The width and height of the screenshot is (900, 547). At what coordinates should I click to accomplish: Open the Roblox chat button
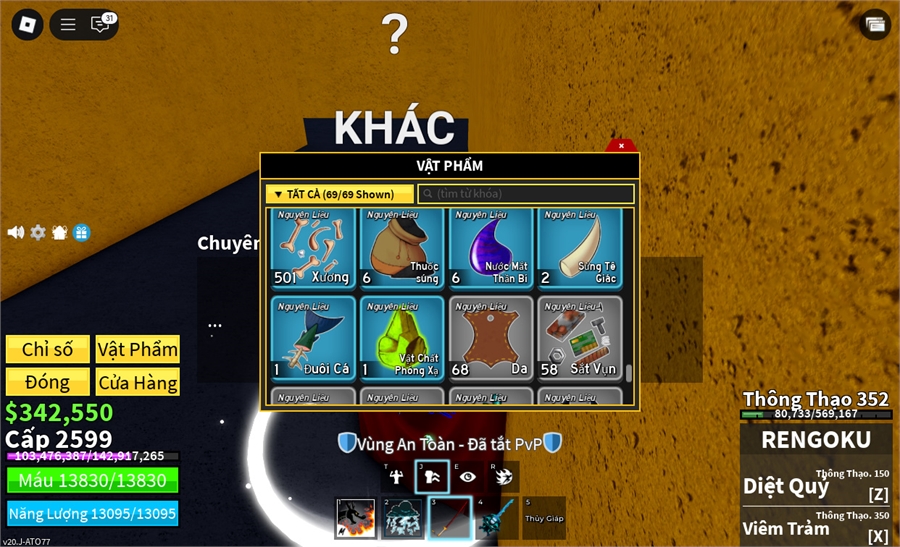pos(101,24)
